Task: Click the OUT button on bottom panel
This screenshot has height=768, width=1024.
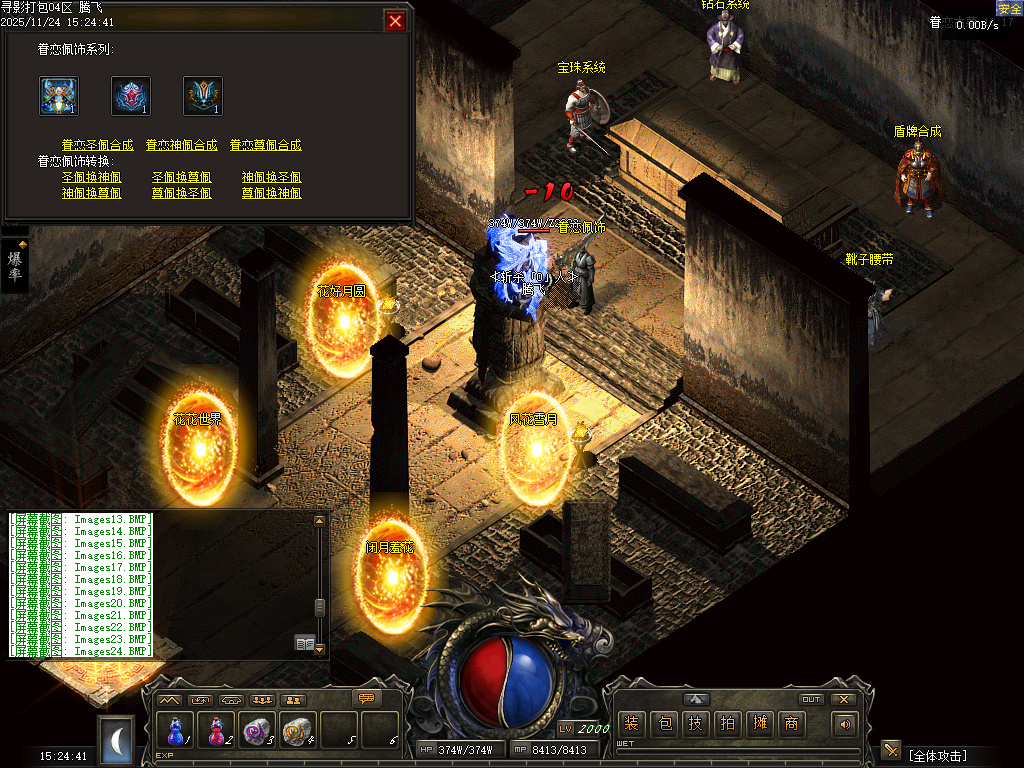Action: click(812, 699)
